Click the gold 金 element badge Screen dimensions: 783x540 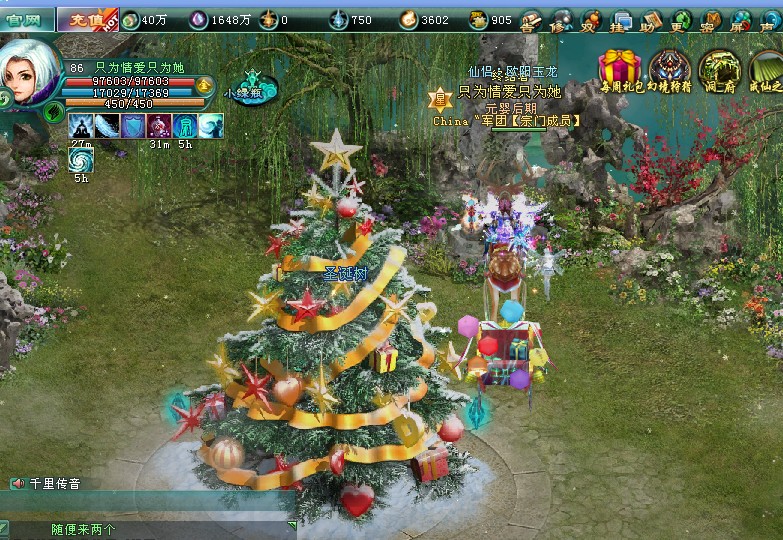pyautogui.click(x=205, y=85)
